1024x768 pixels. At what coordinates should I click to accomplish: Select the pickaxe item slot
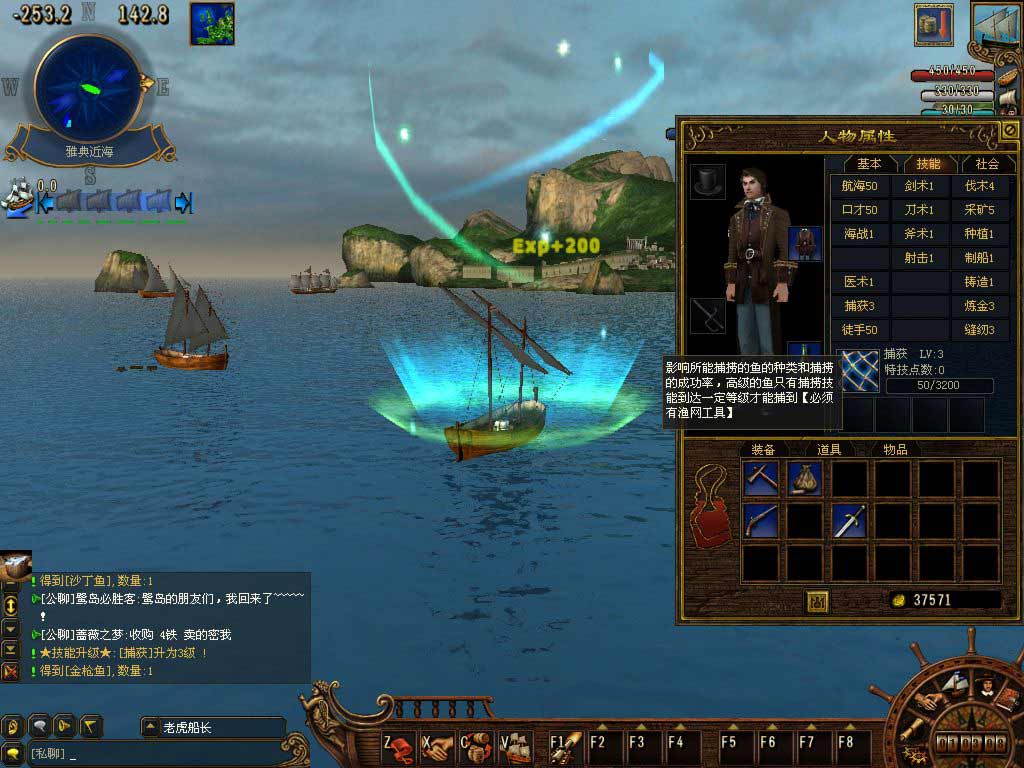(761, 478)
